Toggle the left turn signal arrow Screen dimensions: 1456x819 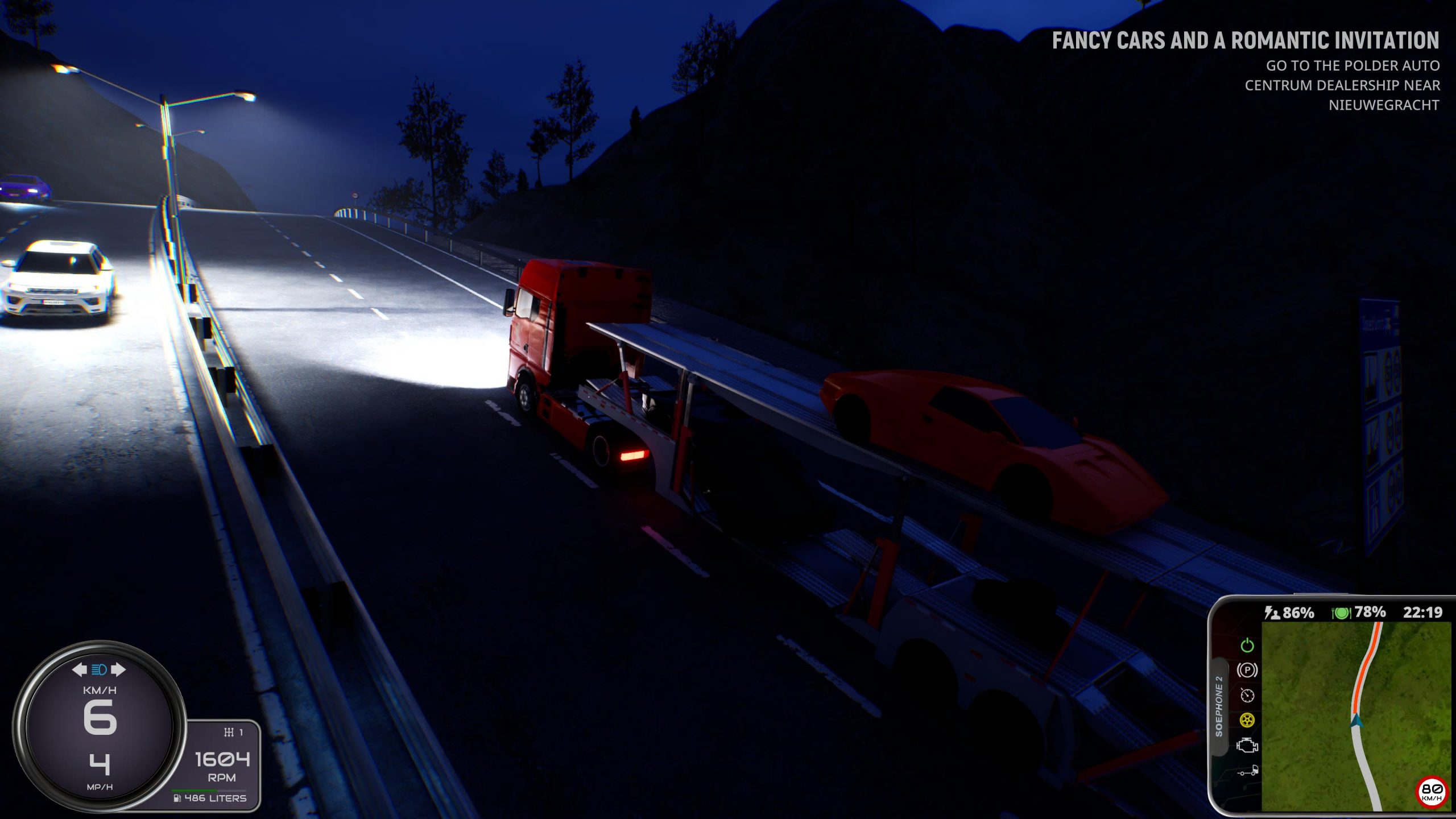coord(79,669)
